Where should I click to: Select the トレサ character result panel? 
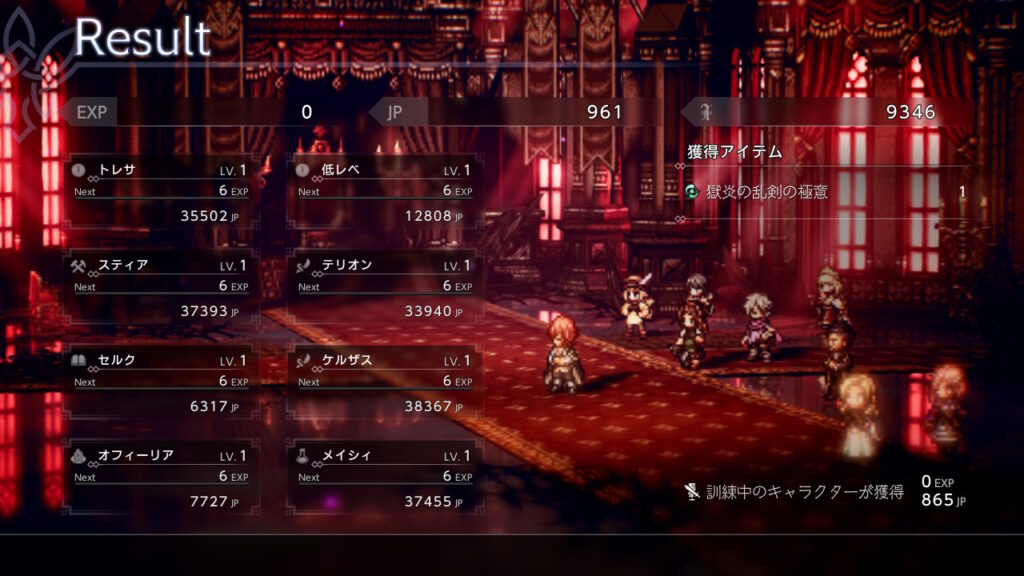click(160, 191)
